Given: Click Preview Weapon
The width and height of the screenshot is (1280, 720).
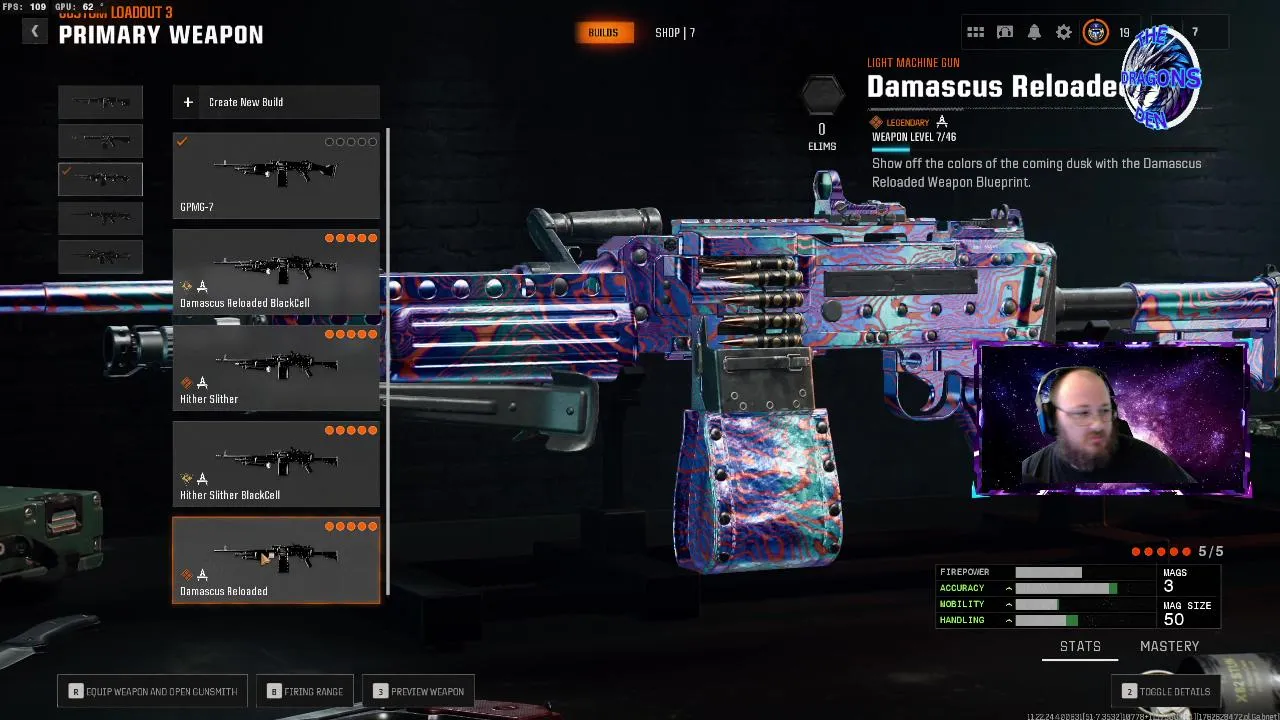Looking at the screenshot, I should pos(419,691).
